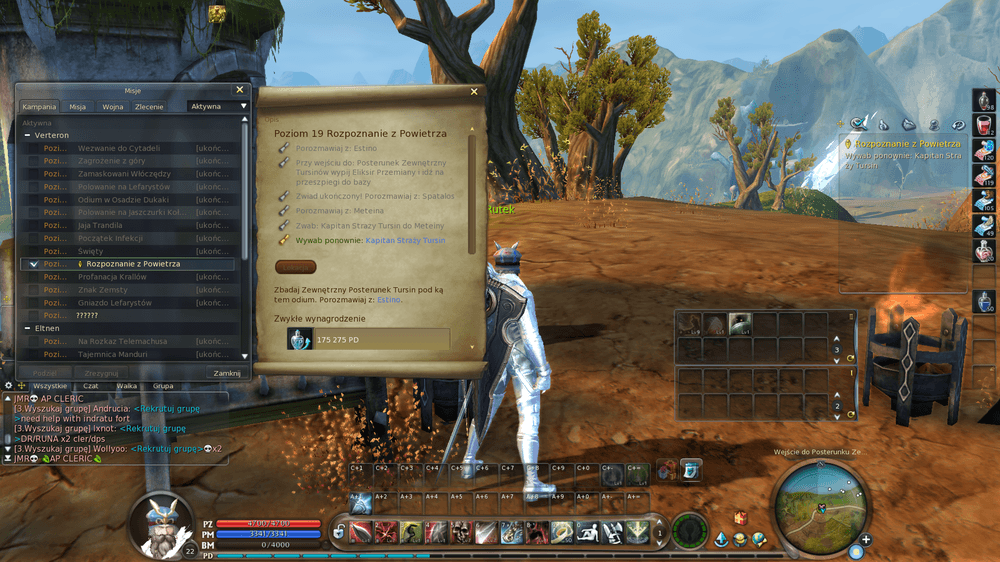This screenshot has width=1000, height=562.
Task: Collapse the Verteron quest group
Action: [26, 135]
